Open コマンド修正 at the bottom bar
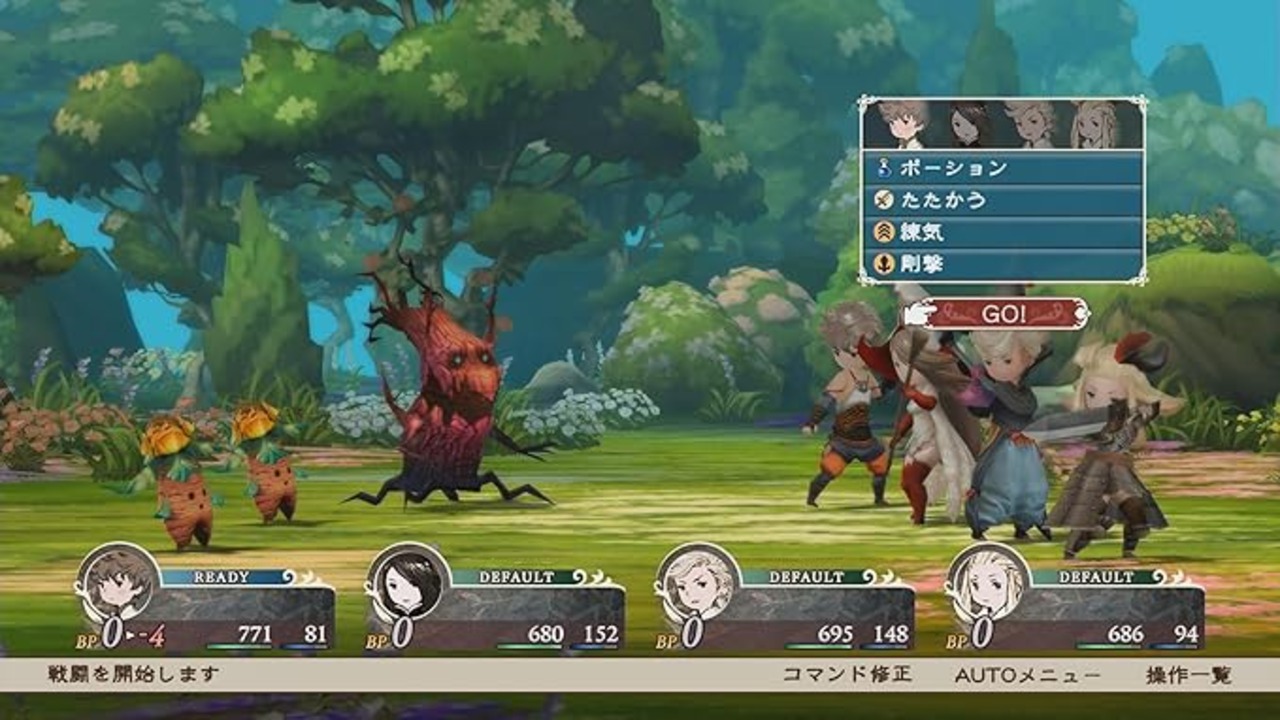 click(x=846, y=675)
